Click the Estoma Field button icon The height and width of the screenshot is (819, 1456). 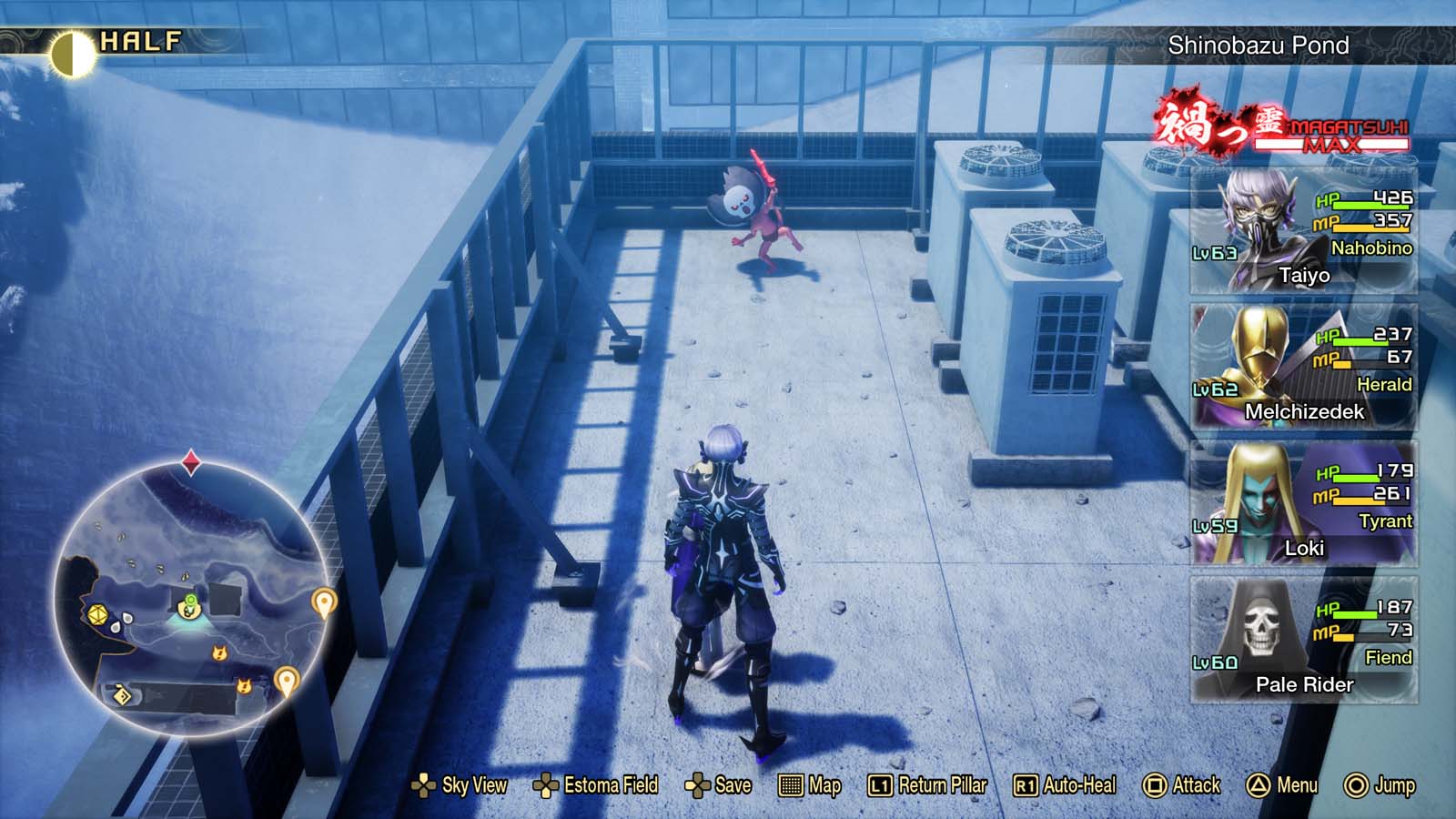tap(545, 784)
